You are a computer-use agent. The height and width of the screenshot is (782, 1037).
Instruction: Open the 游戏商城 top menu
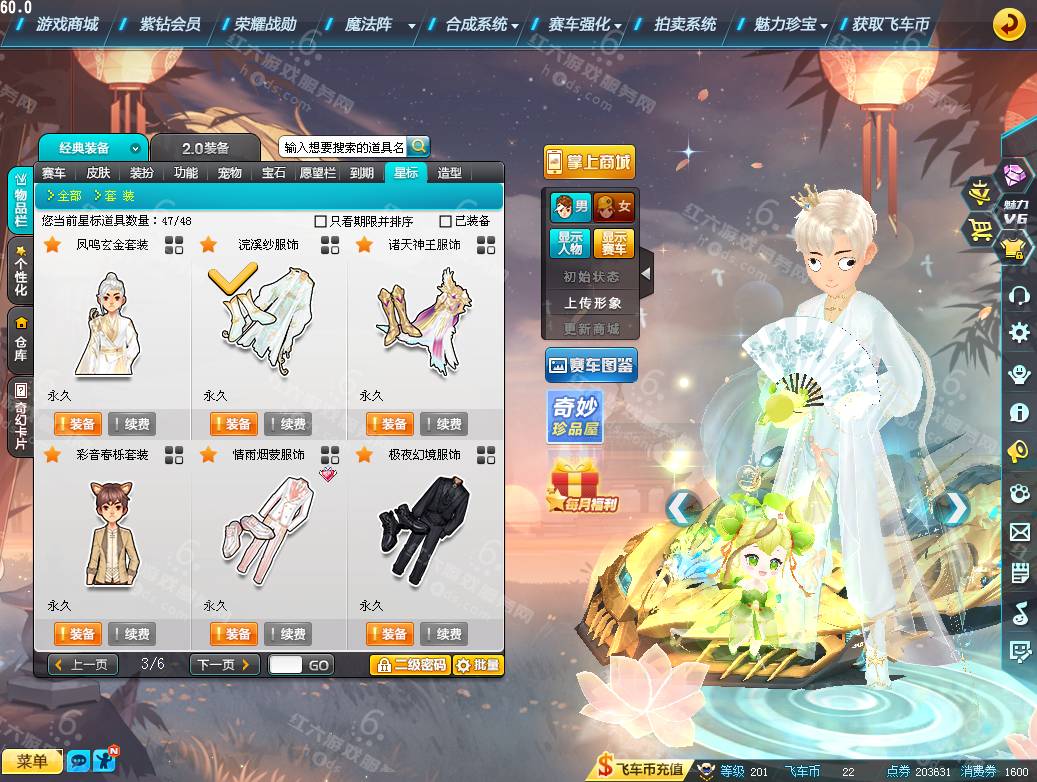[67, 24]
